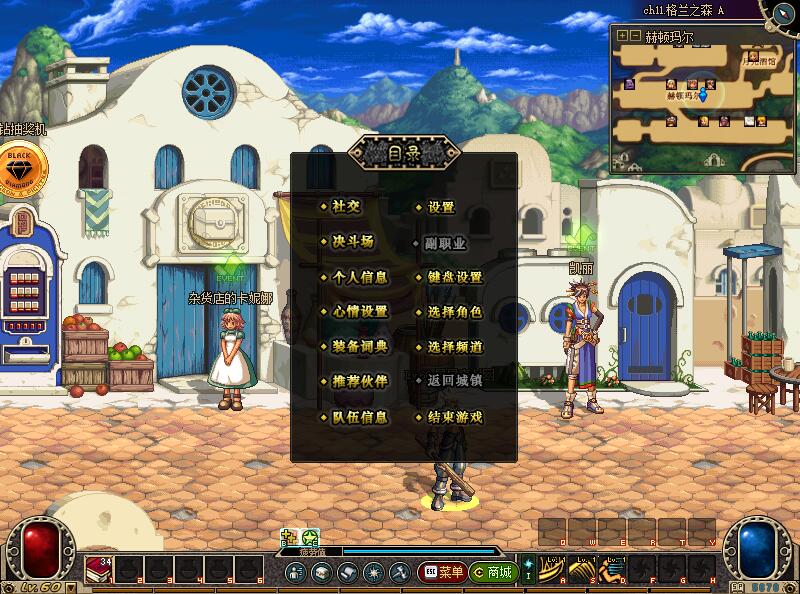Click the red 菜单 (Menu) button

coord(443,573)
